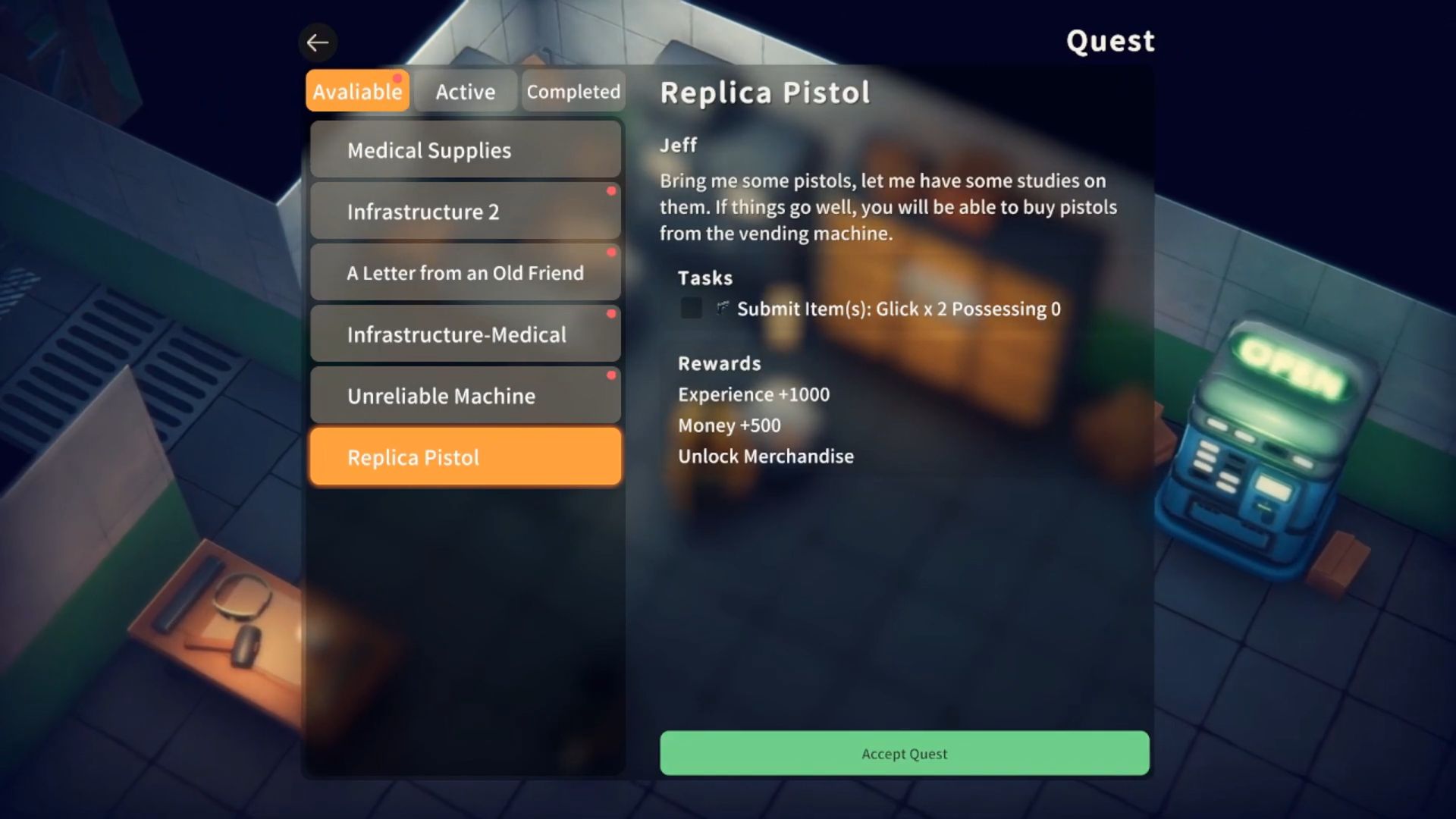This screenshot has width=1456, height=819.
Task: Switch to the Active tab
Action: click(465, 91)
